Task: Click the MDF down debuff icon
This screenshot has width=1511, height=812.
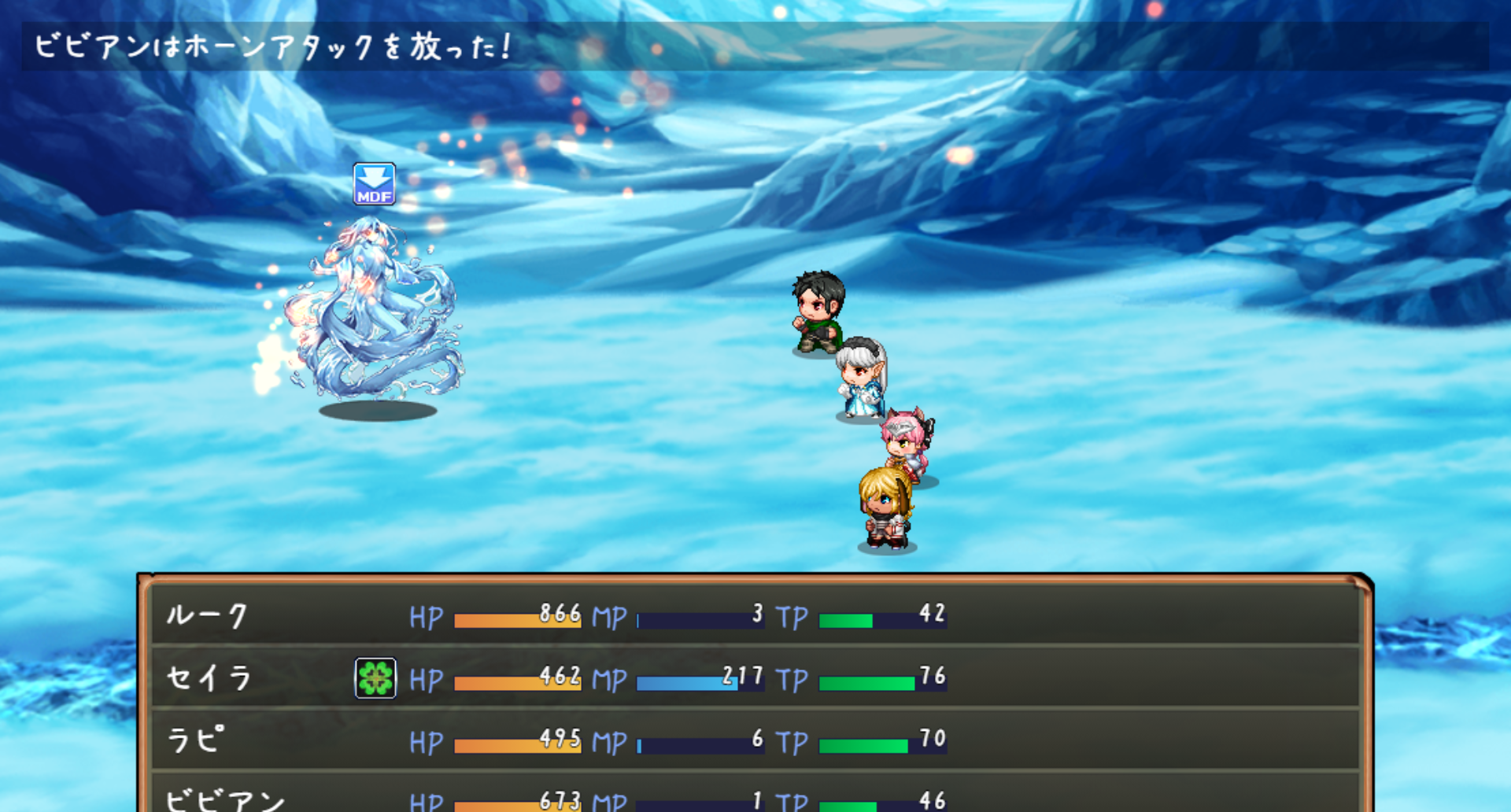Action: (x=374, y=185)
